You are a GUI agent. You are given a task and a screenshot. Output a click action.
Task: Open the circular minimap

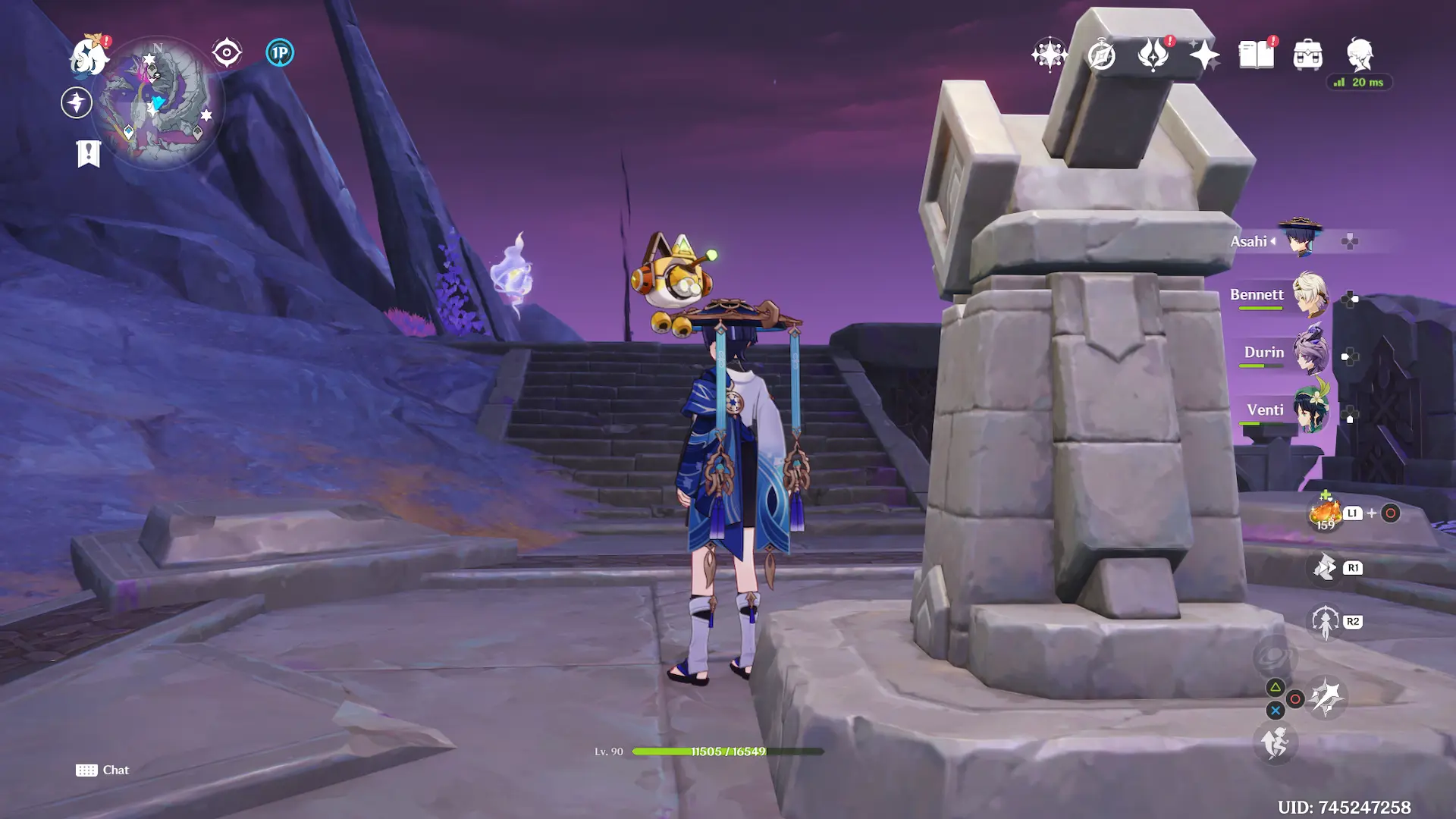(157, 101)
